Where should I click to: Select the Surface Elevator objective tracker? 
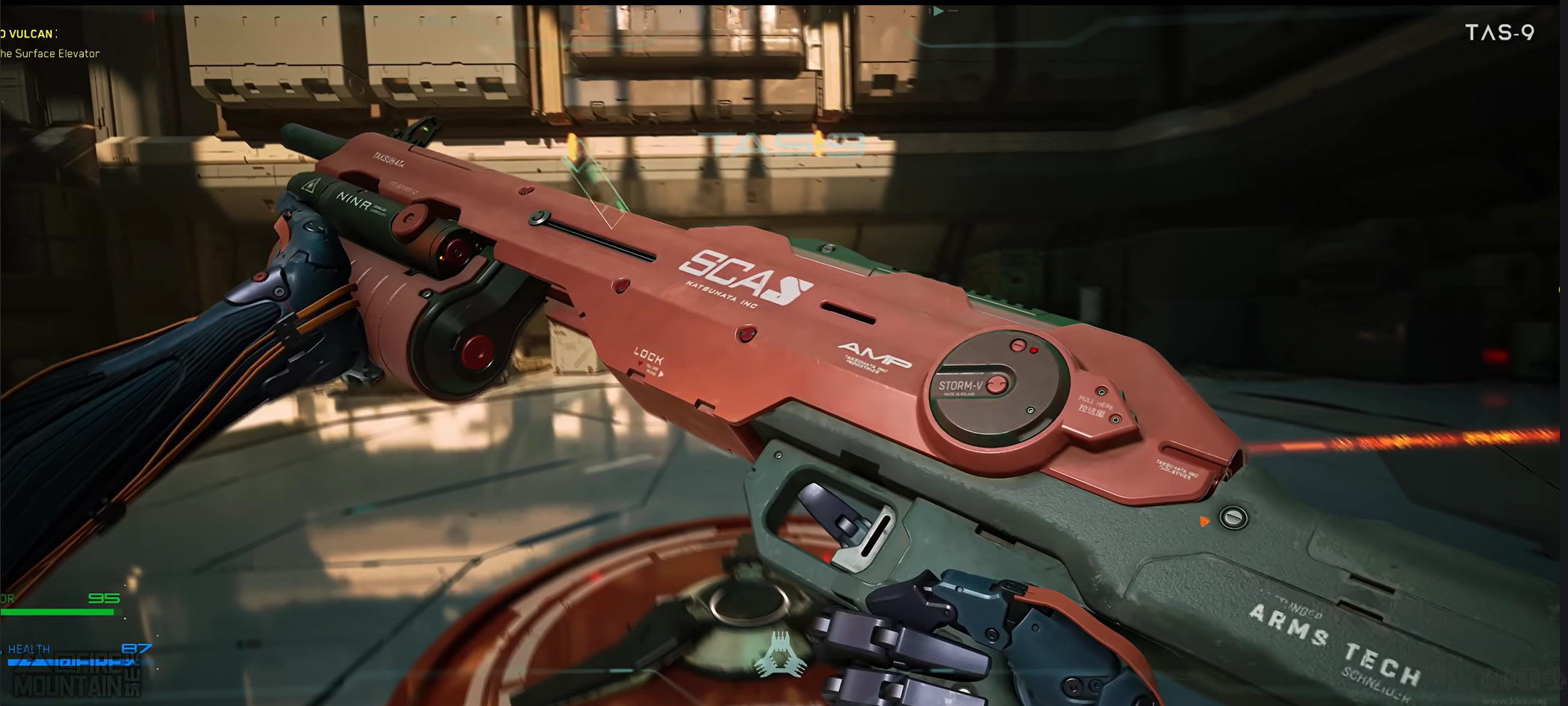(49, 53)
